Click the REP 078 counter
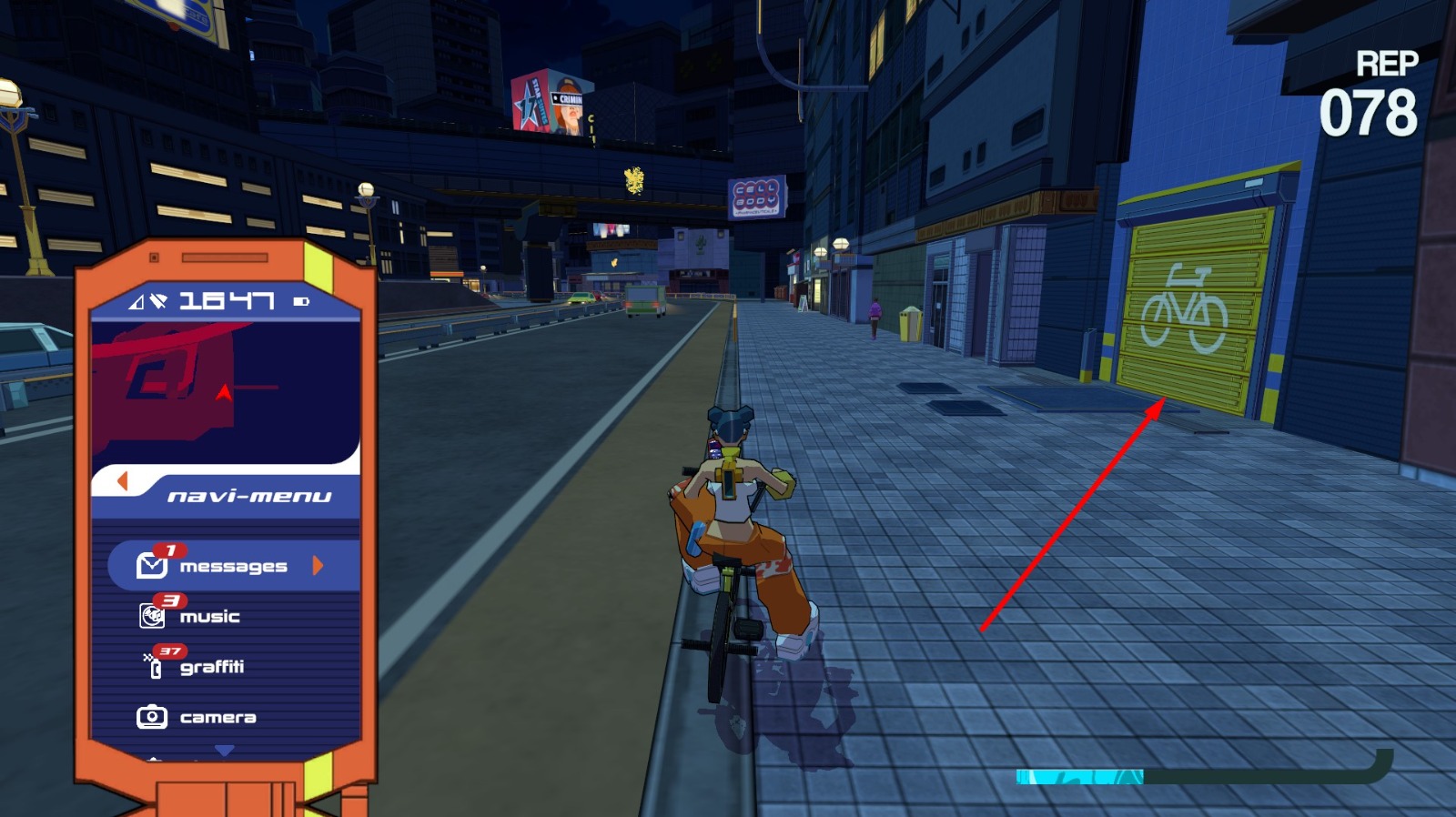This screenshot has height=817, width=1456. [1380, 91]
